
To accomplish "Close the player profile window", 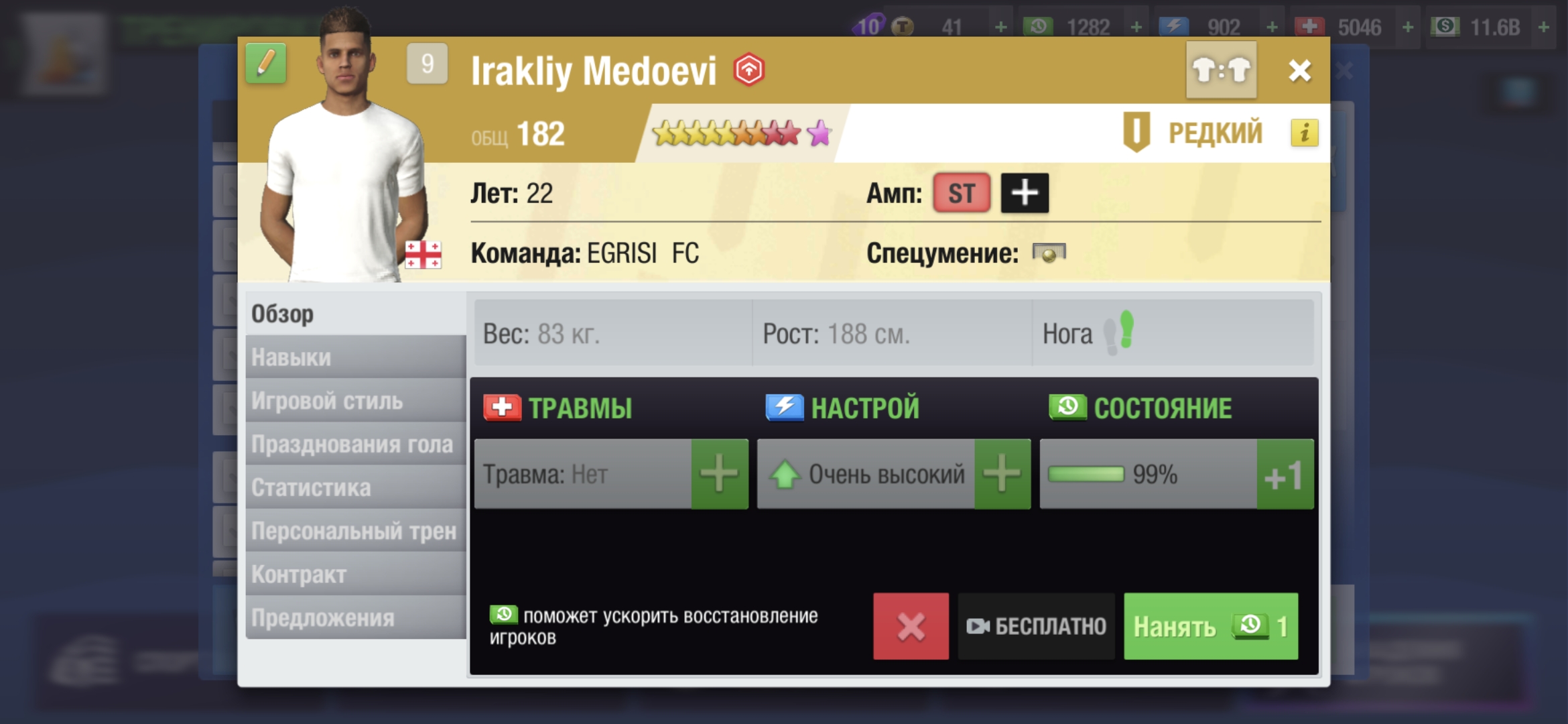I will click(x=1299, y=70).
